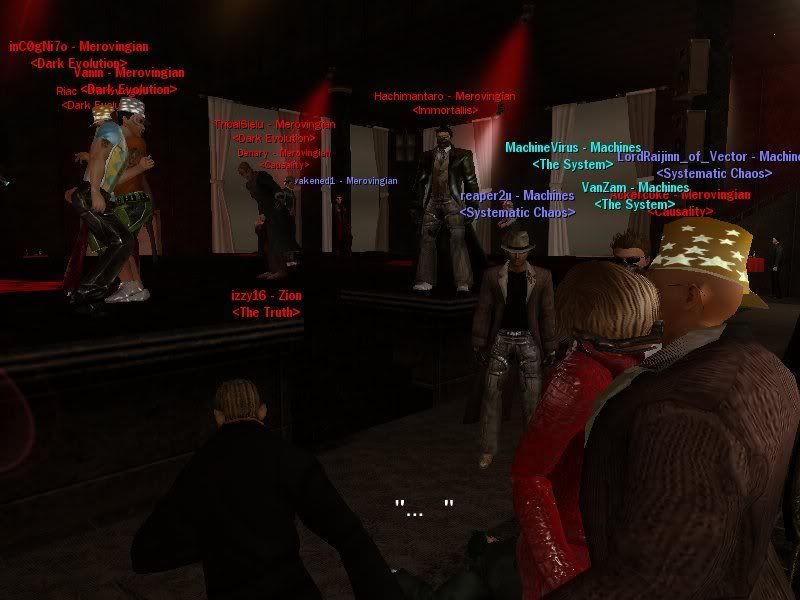Select the inC0gNi7o Merovingian nameplate
800x600 pixels.
pos(79,46)
